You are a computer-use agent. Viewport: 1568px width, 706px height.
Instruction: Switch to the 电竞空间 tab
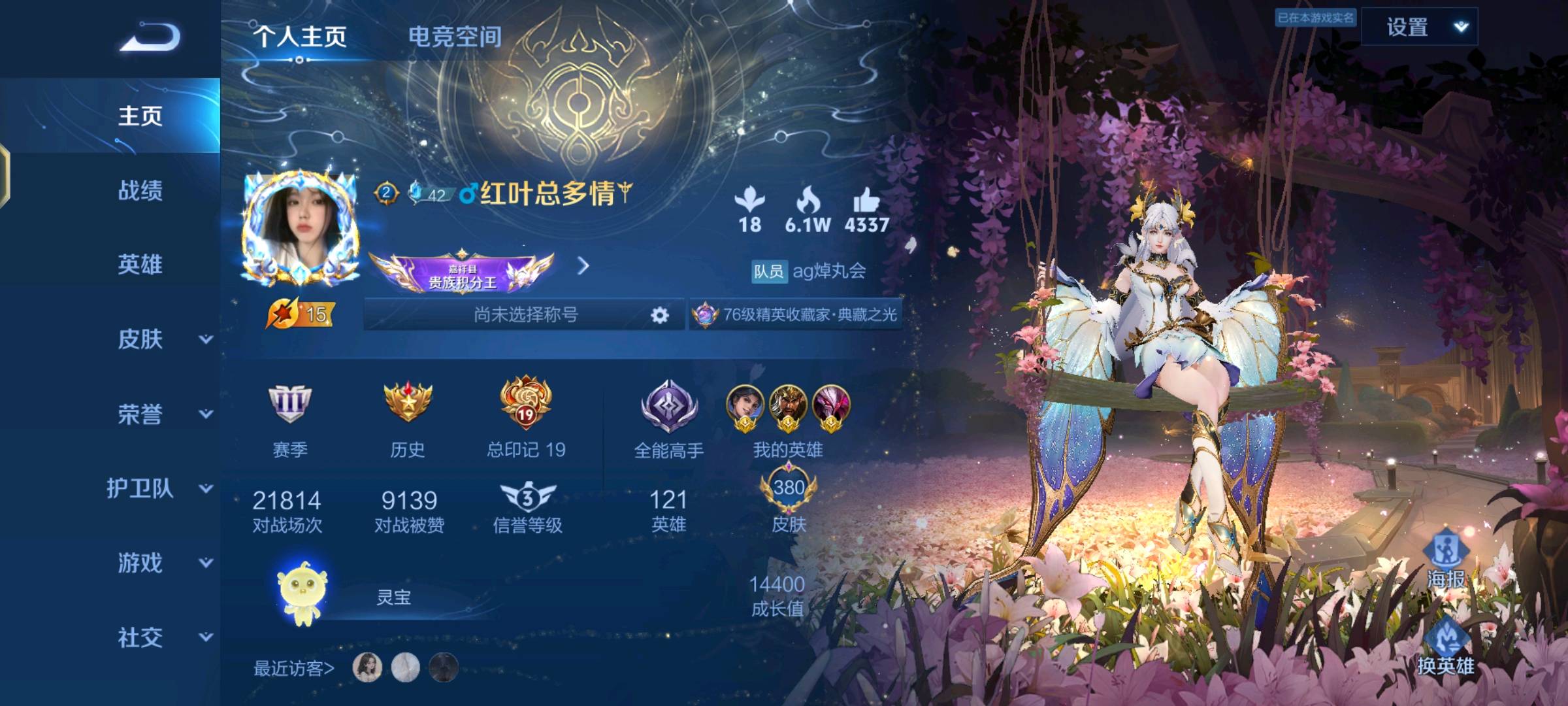455,37
